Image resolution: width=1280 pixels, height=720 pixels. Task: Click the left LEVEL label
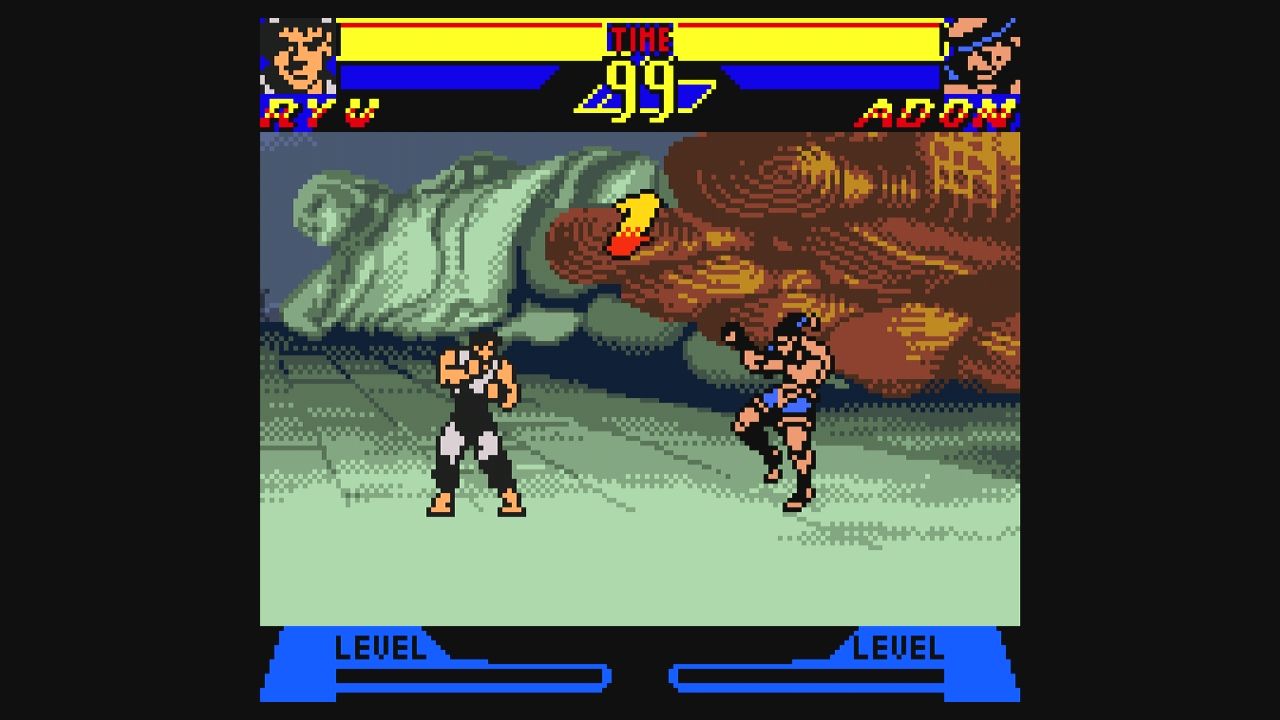click(x=381, y=649)
